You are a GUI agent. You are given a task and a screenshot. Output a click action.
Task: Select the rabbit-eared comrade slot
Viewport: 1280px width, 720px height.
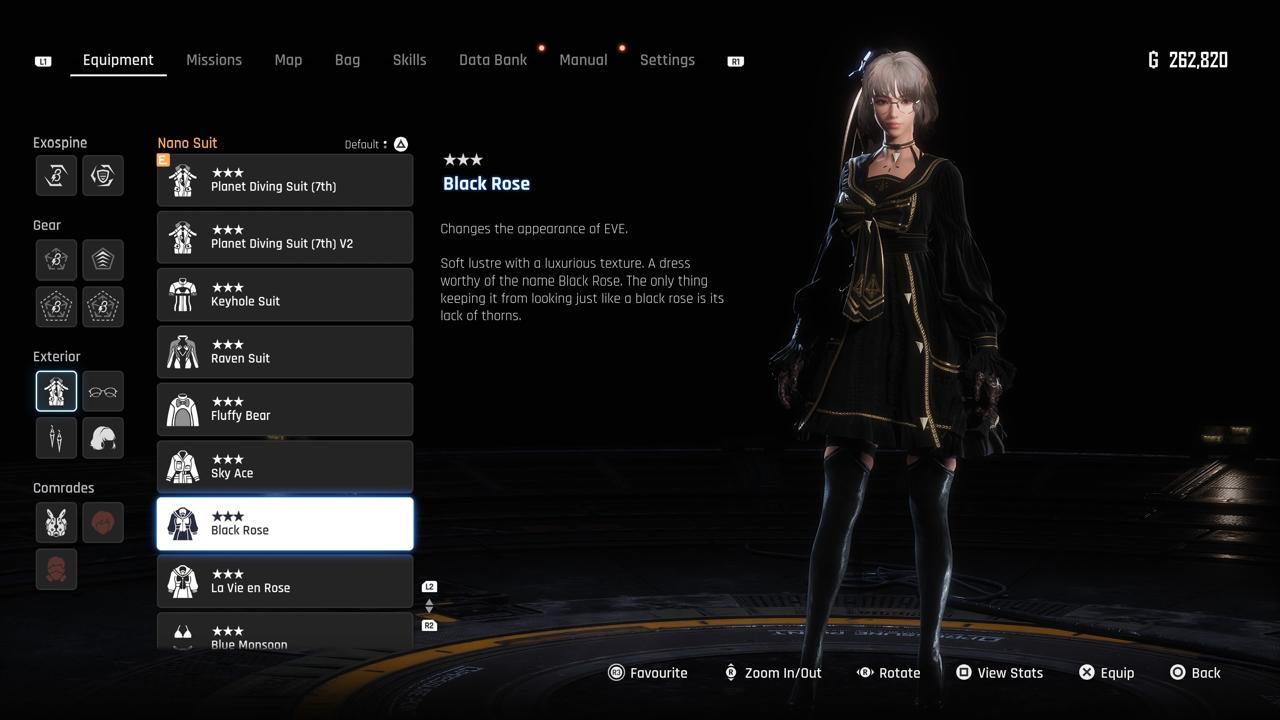tap(56, 522)
